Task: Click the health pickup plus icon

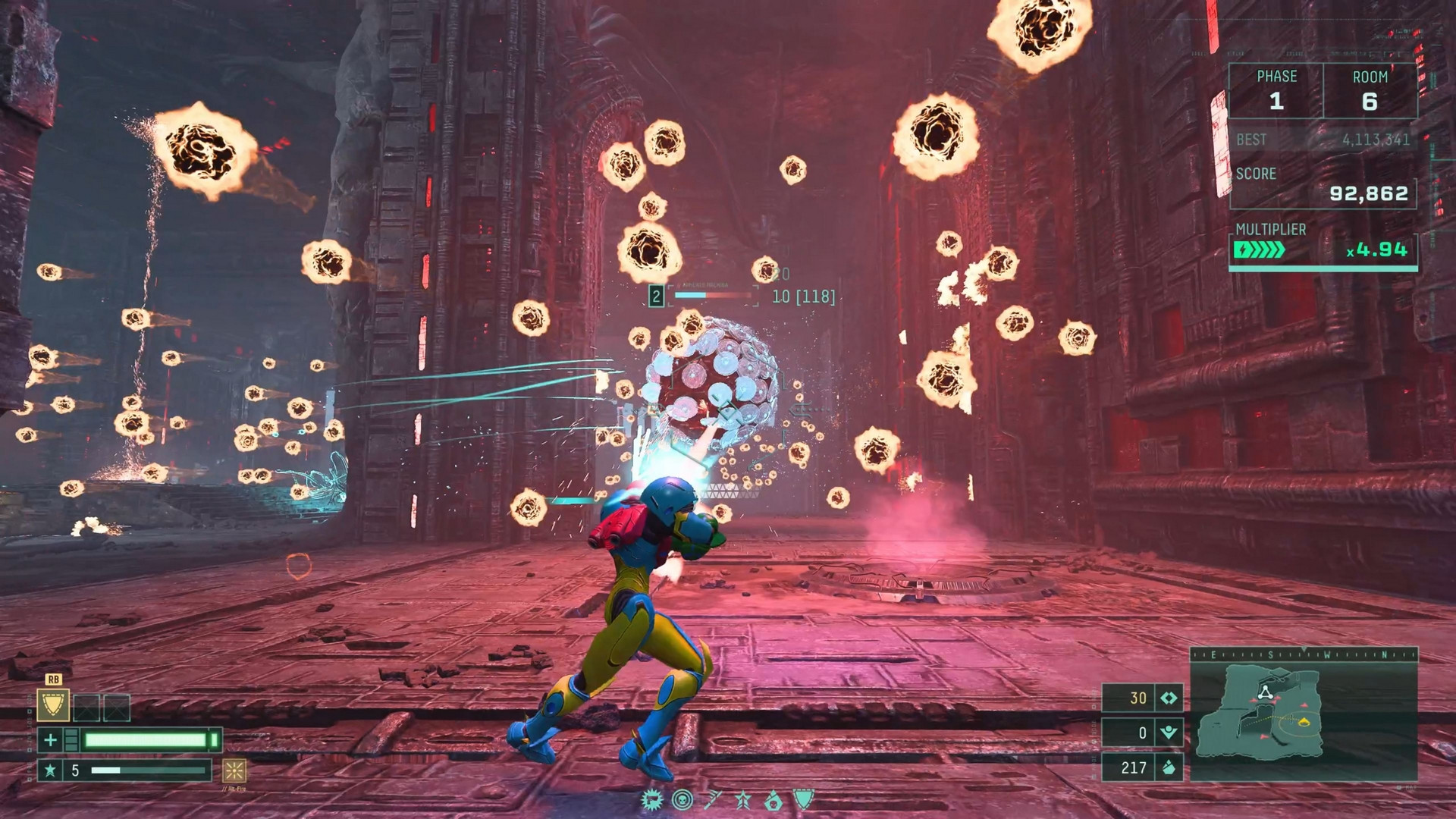Action: pos(51,741)
